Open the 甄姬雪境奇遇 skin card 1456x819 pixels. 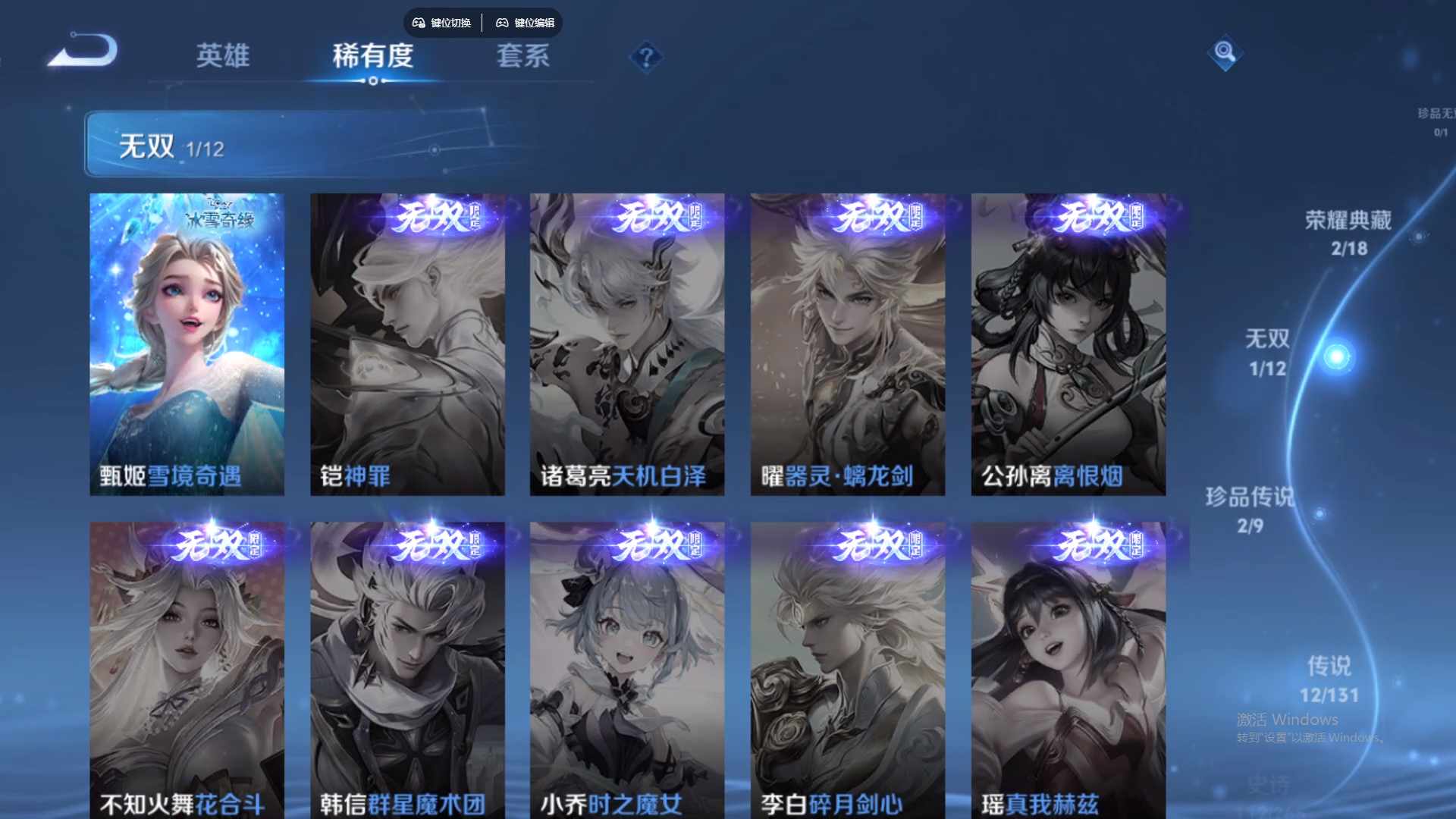click(187, 341)
